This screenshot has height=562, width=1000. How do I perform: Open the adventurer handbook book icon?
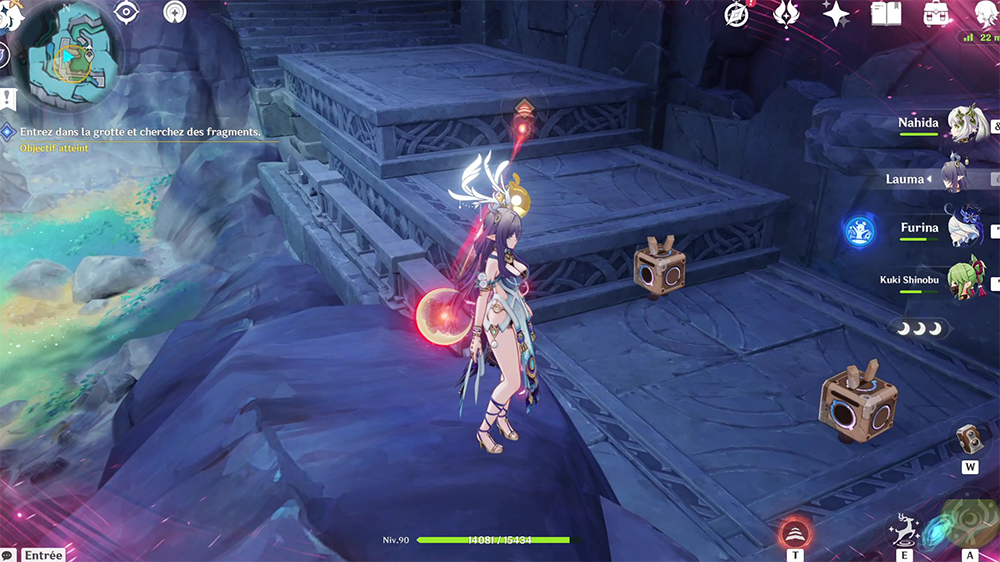(x=886, y=13)
